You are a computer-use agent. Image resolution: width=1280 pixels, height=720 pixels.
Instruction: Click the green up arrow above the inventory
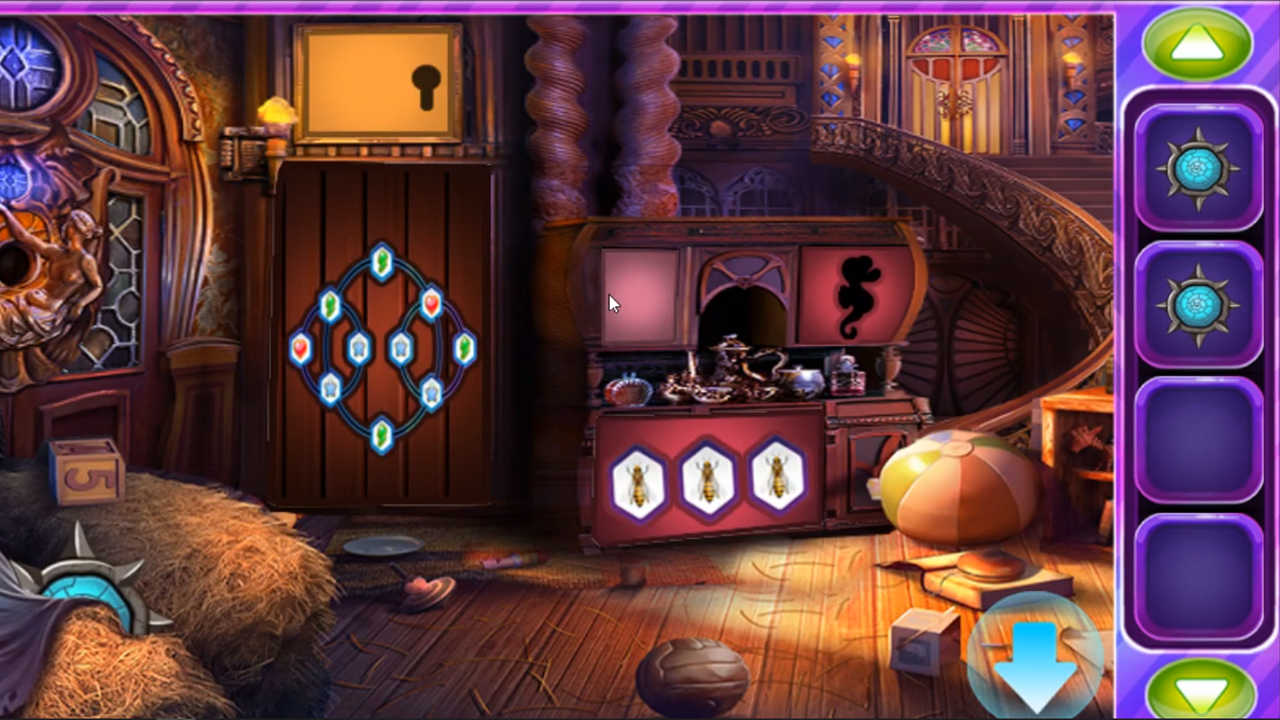(1198, 42)
